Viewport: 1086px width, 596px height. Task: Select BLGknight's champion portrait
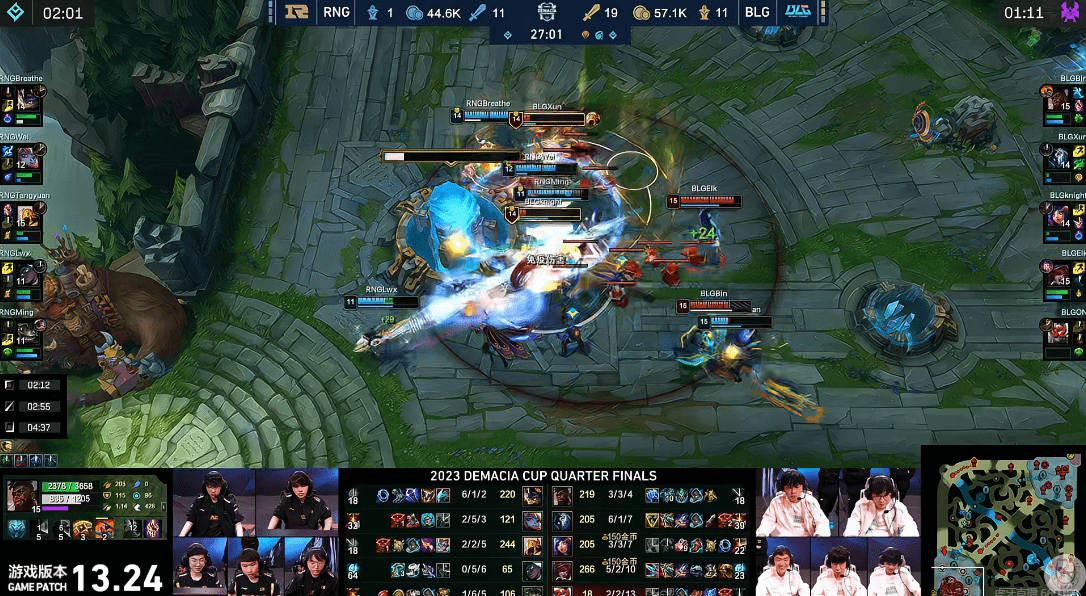tap(1059, 215)
